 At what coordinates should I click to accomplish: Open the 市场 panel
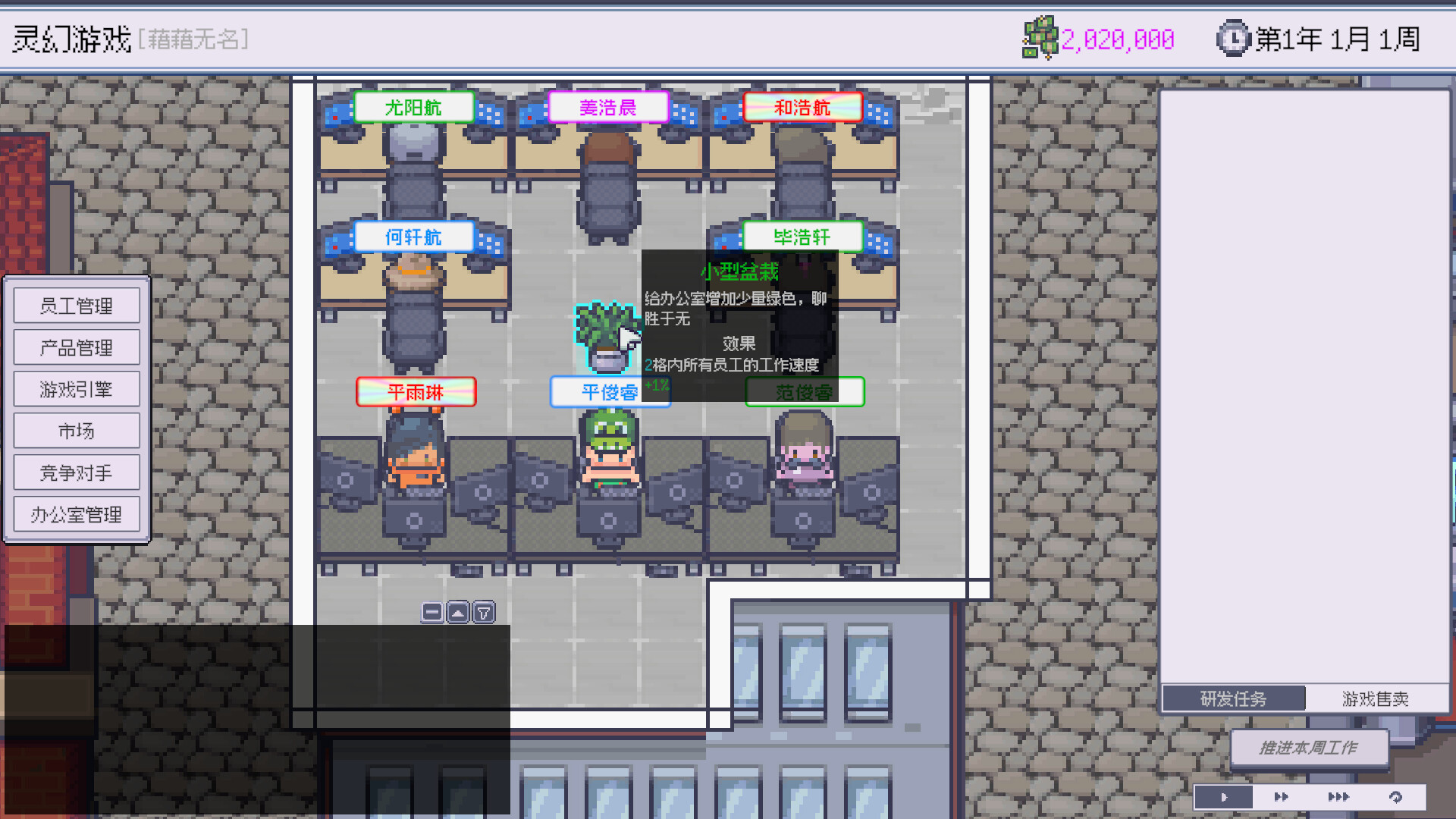click(77, 431)
